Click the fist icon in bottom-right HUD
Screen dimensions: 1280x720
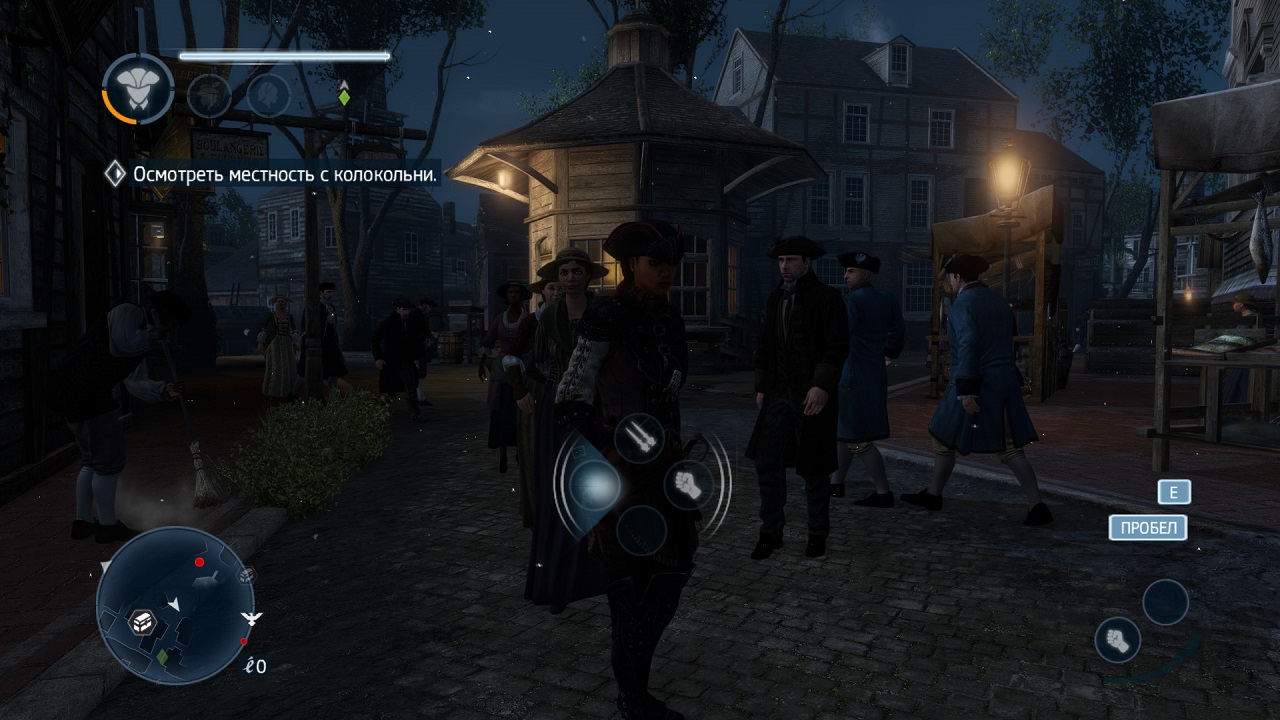1118,640
